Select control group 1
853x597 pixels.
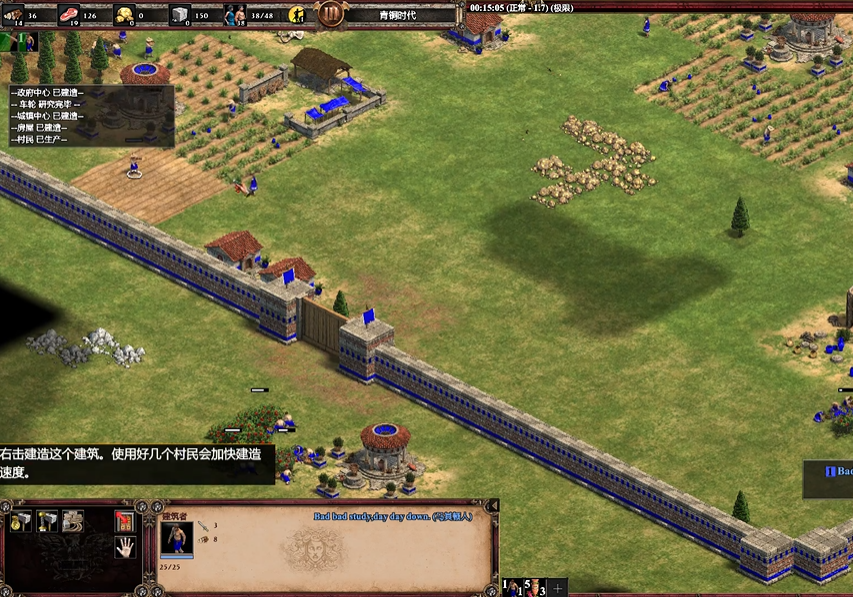click(513, 587)
